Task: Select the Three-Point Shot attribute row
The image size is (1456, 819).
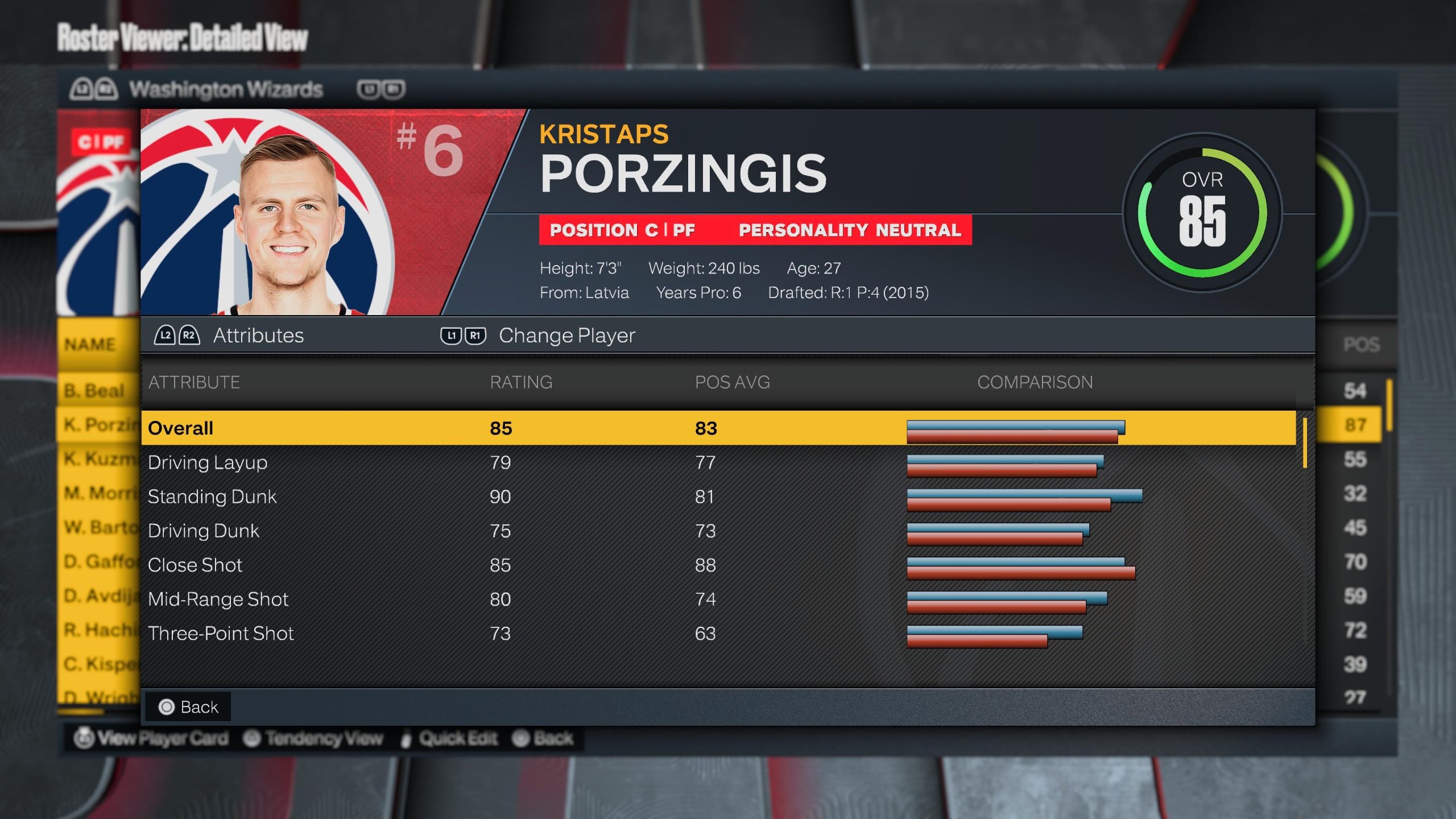Action: click(x=718, y=633)
